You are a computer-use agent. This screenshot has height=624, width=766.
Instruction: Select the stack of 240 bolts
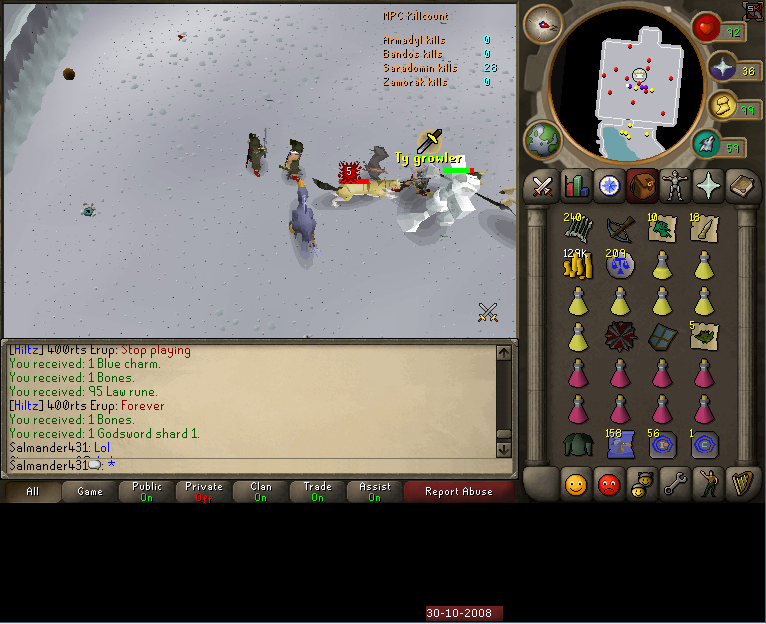point(577,229)
